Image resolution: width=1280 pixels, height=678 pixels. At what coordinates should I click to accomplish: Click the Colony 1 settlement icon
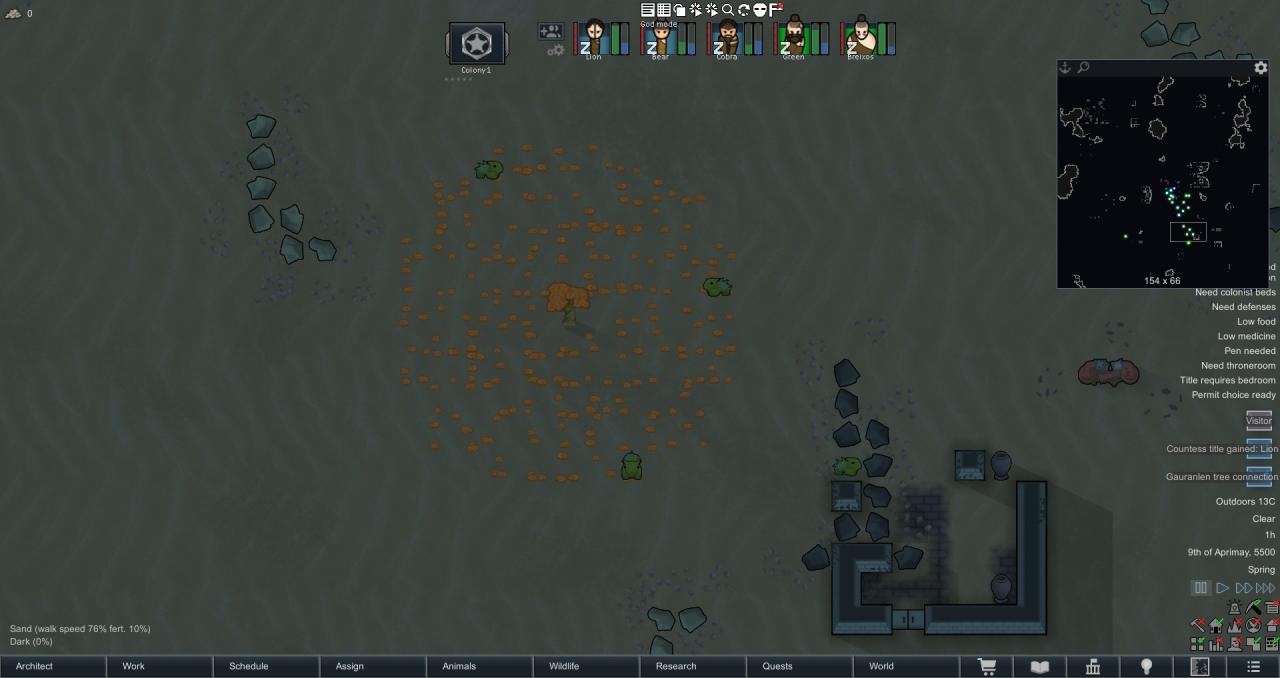coord(476,44)
